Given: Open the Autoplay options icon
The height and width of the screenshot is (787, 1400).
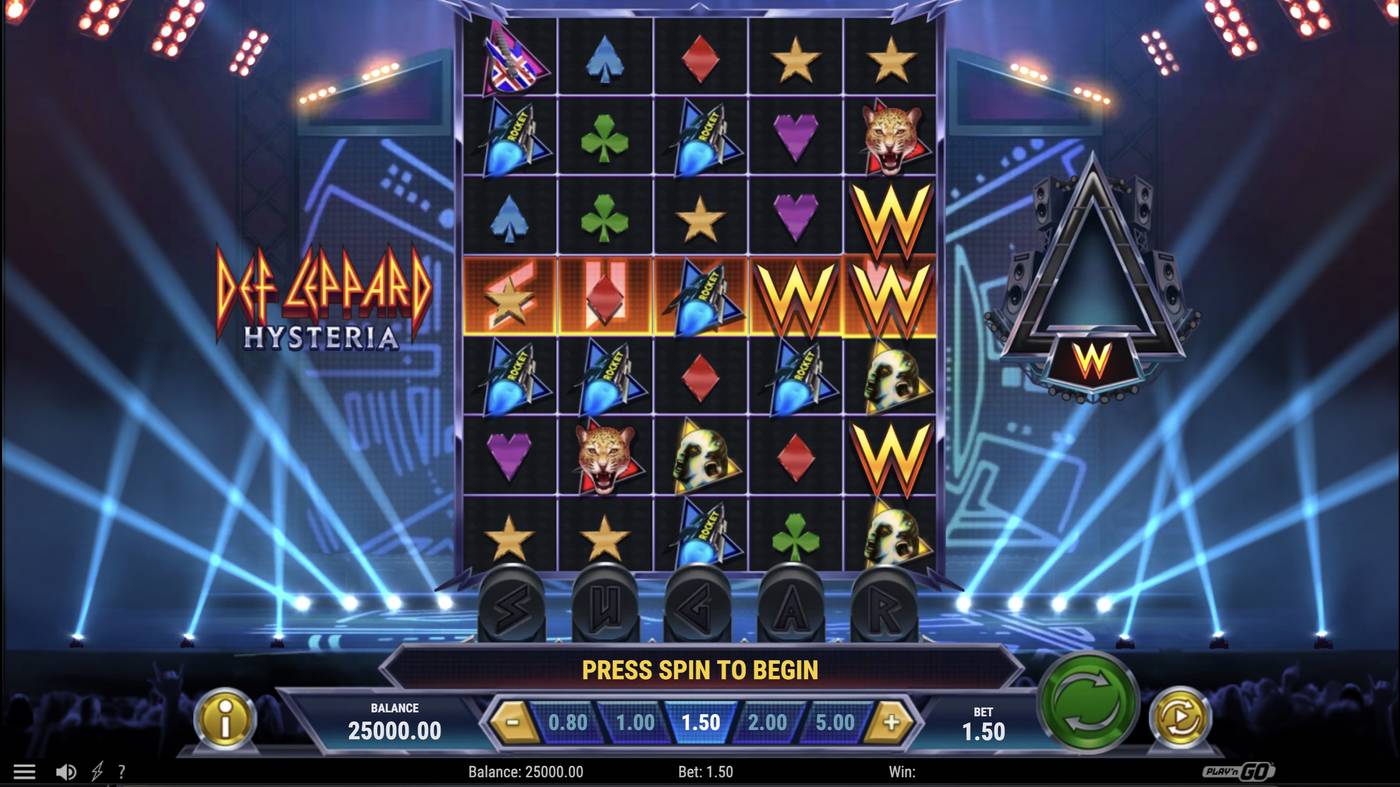Looking at the screenshot, I should pos(1179,719).
